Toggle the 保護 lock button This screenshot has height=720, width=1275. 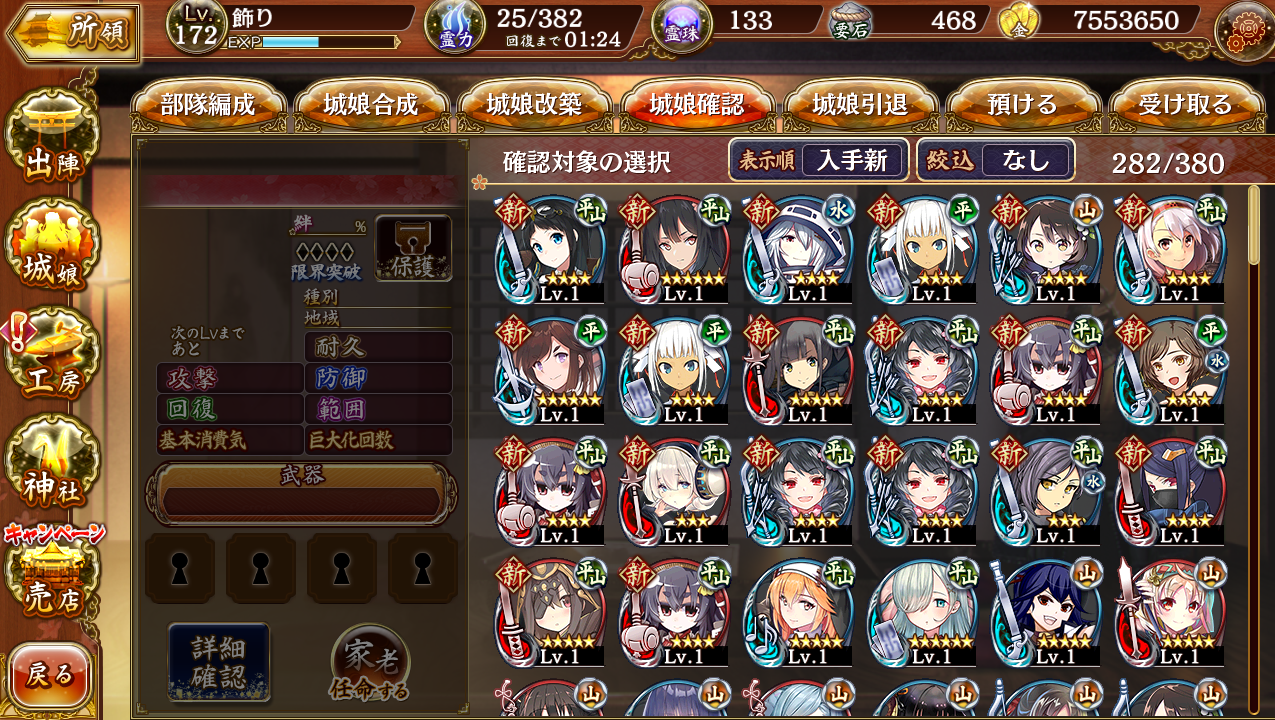click(413, 248)
